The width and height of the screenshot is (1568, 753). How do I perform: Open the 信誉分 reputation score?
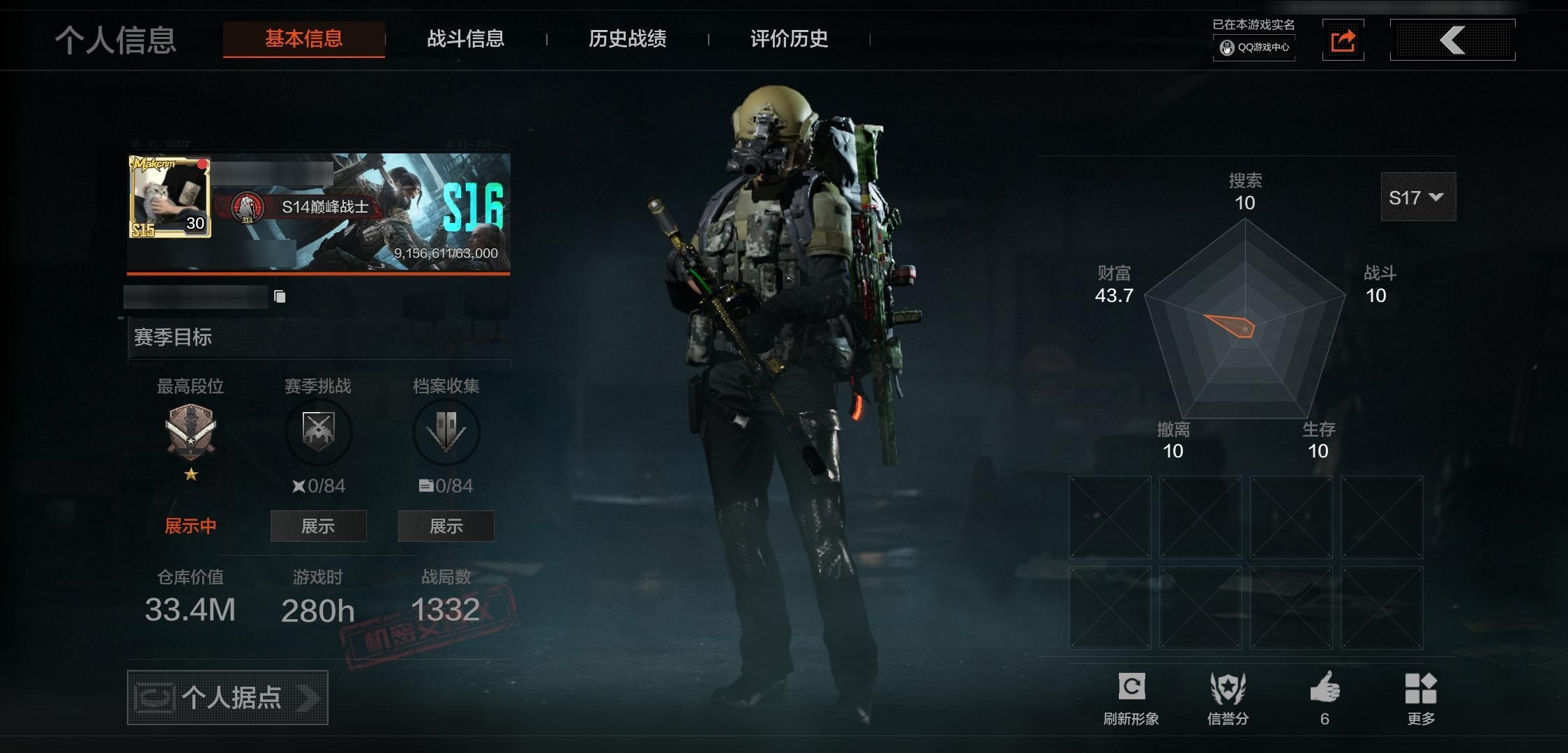[x=1228, y=699]
